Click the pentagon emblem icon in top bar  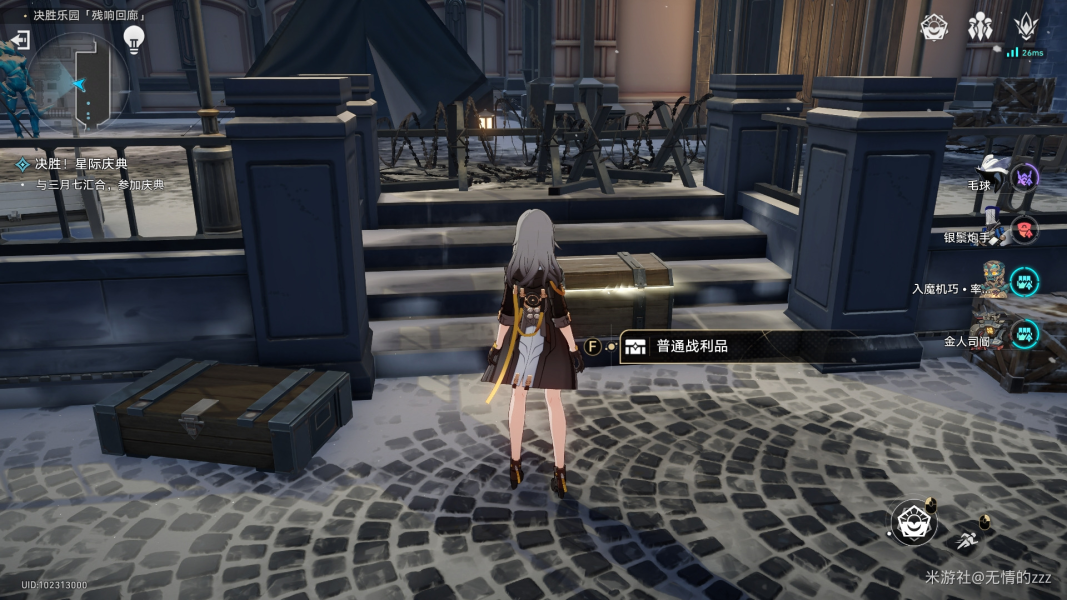pyautogui.click(x=934, y=28)
